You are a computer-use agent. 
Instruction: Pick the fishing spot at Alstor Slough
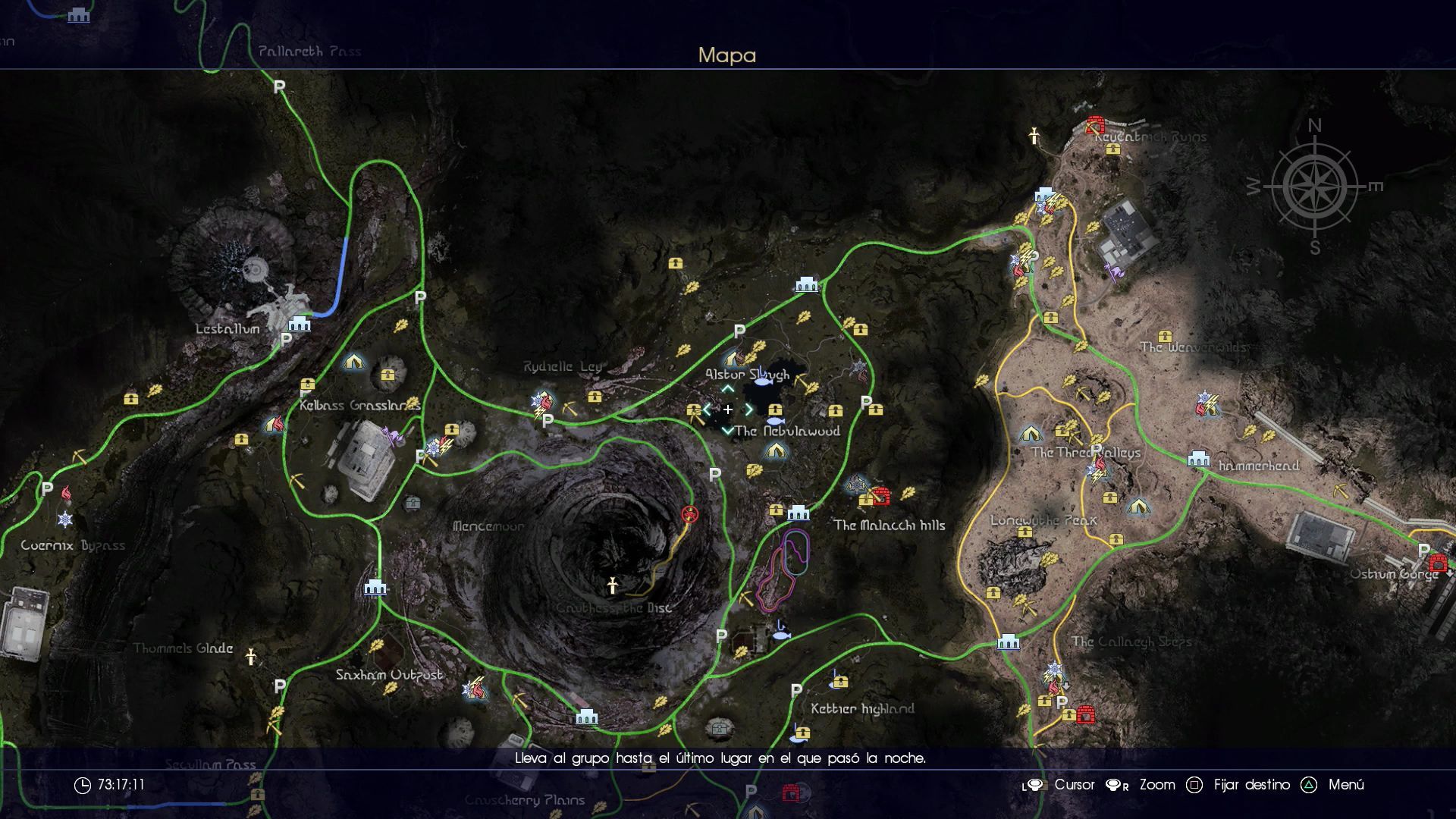click(x=761, y=372)
